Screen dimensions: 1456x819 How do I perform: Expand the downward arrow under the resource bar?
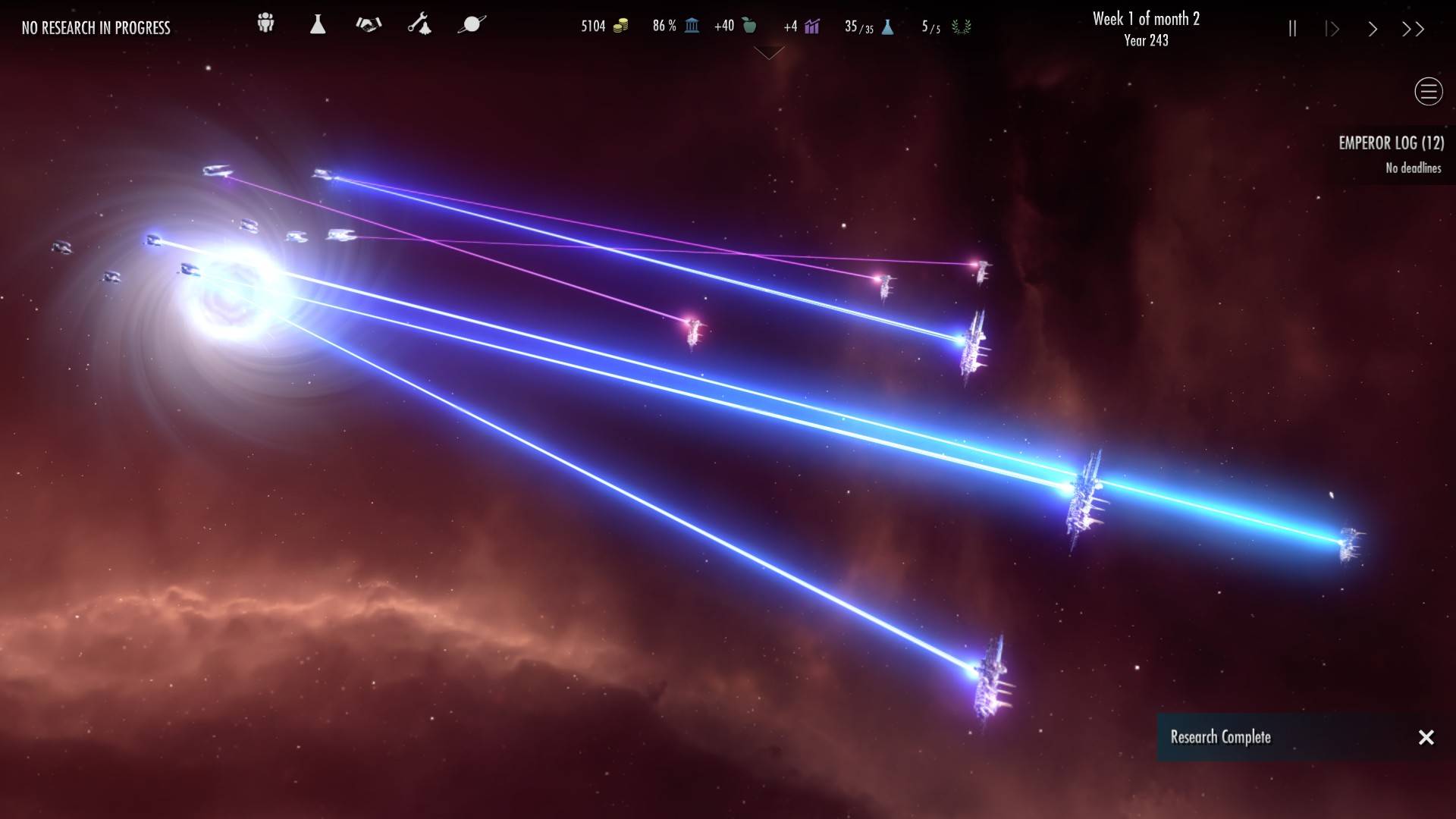coord(769,53)
